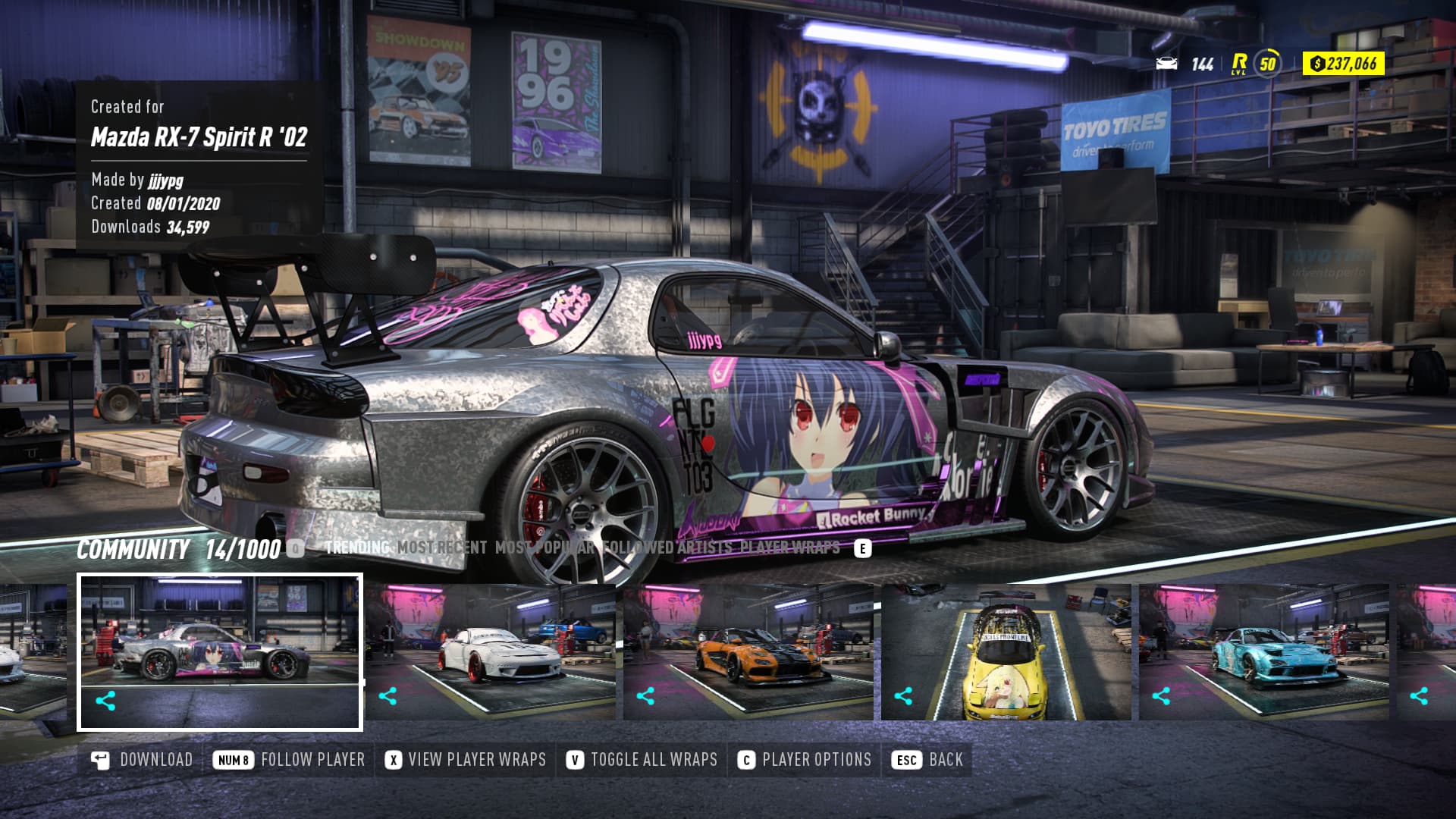
Task: Switch to the Trending tab
Action: (356, 548)
